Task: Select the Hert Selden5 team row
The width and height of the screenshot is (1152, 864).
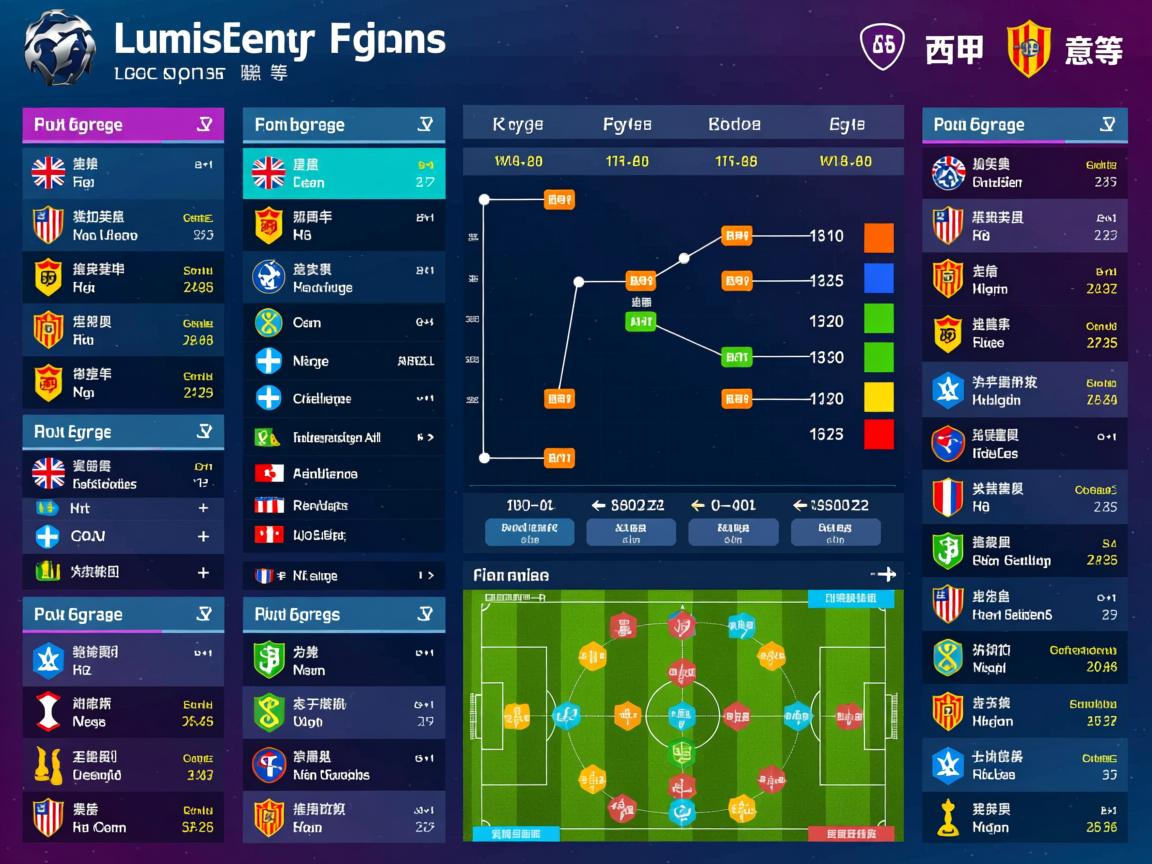Action: click(1024, 605)
